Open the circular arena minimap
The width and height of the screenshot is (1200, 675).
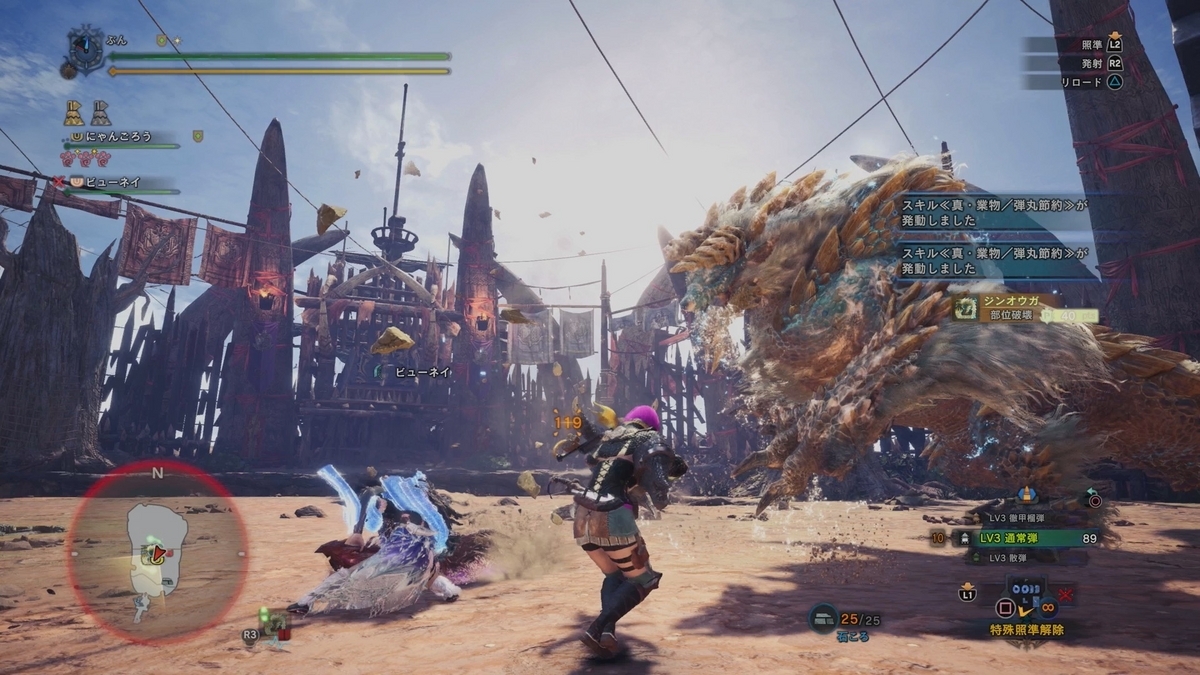coord(157,553)
